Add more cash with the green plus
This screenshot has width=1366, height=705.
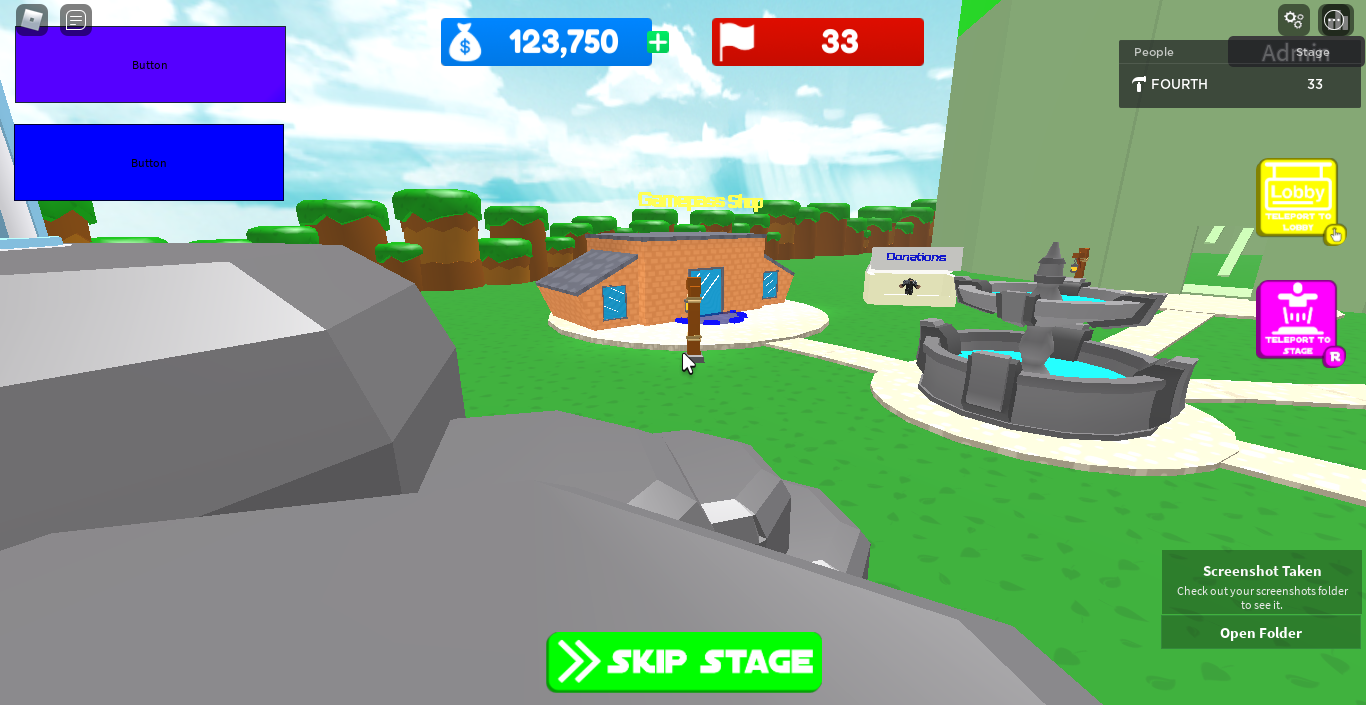[x=658, y=42]
